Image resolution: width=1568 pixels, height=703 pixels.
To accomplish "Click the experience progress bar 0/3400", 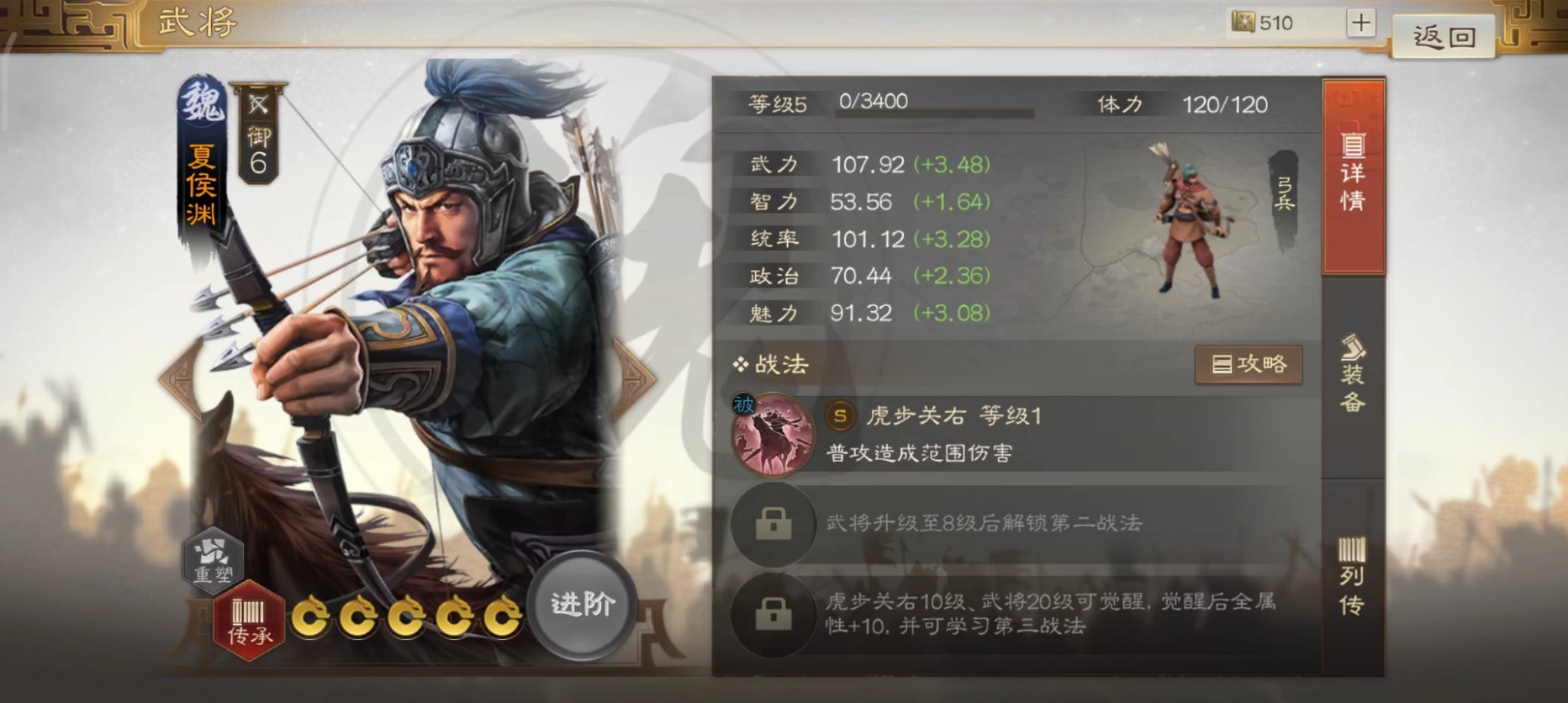I will click(933, 107).
